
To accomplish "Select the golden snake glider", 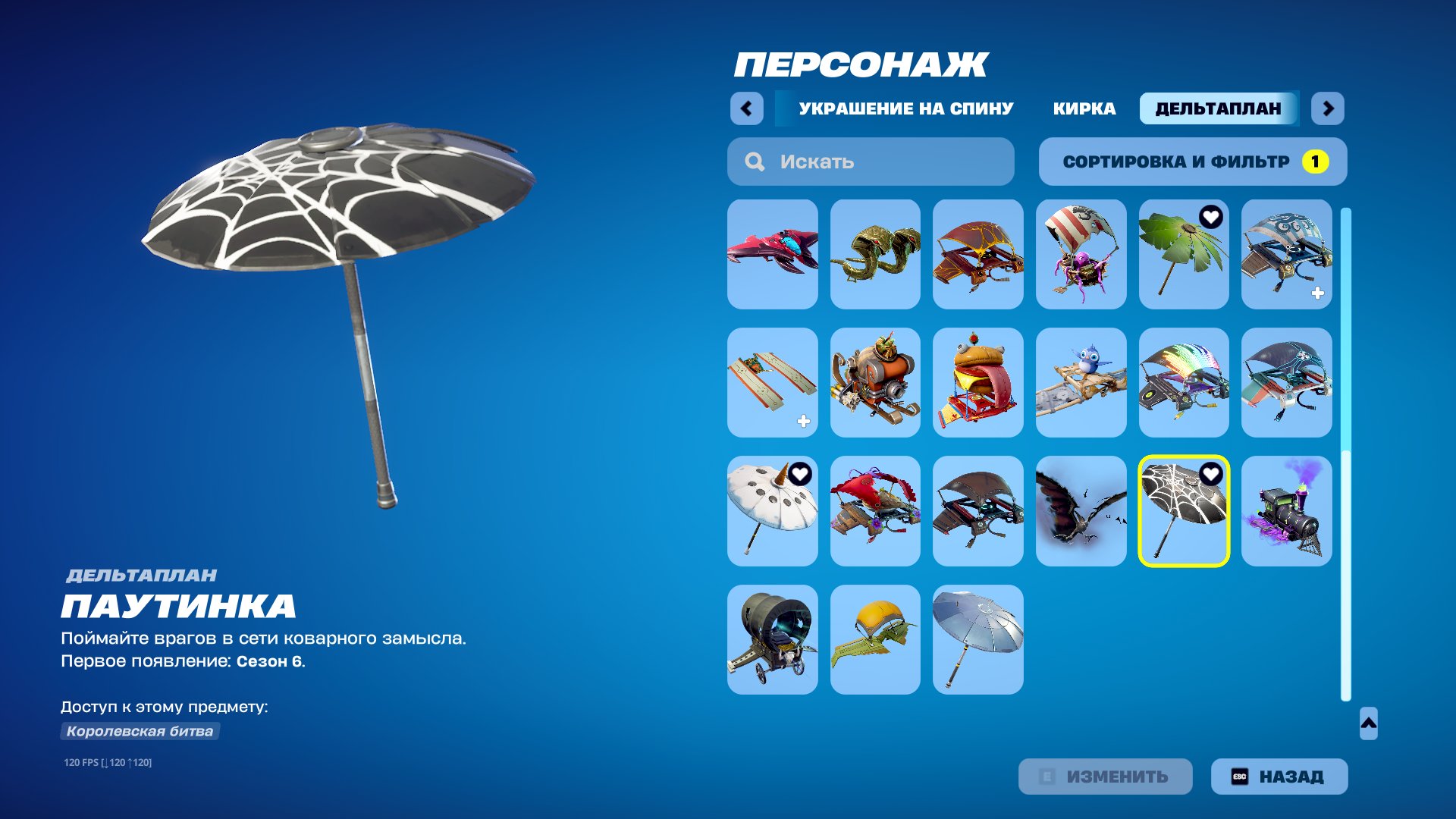I will point(875,254).
